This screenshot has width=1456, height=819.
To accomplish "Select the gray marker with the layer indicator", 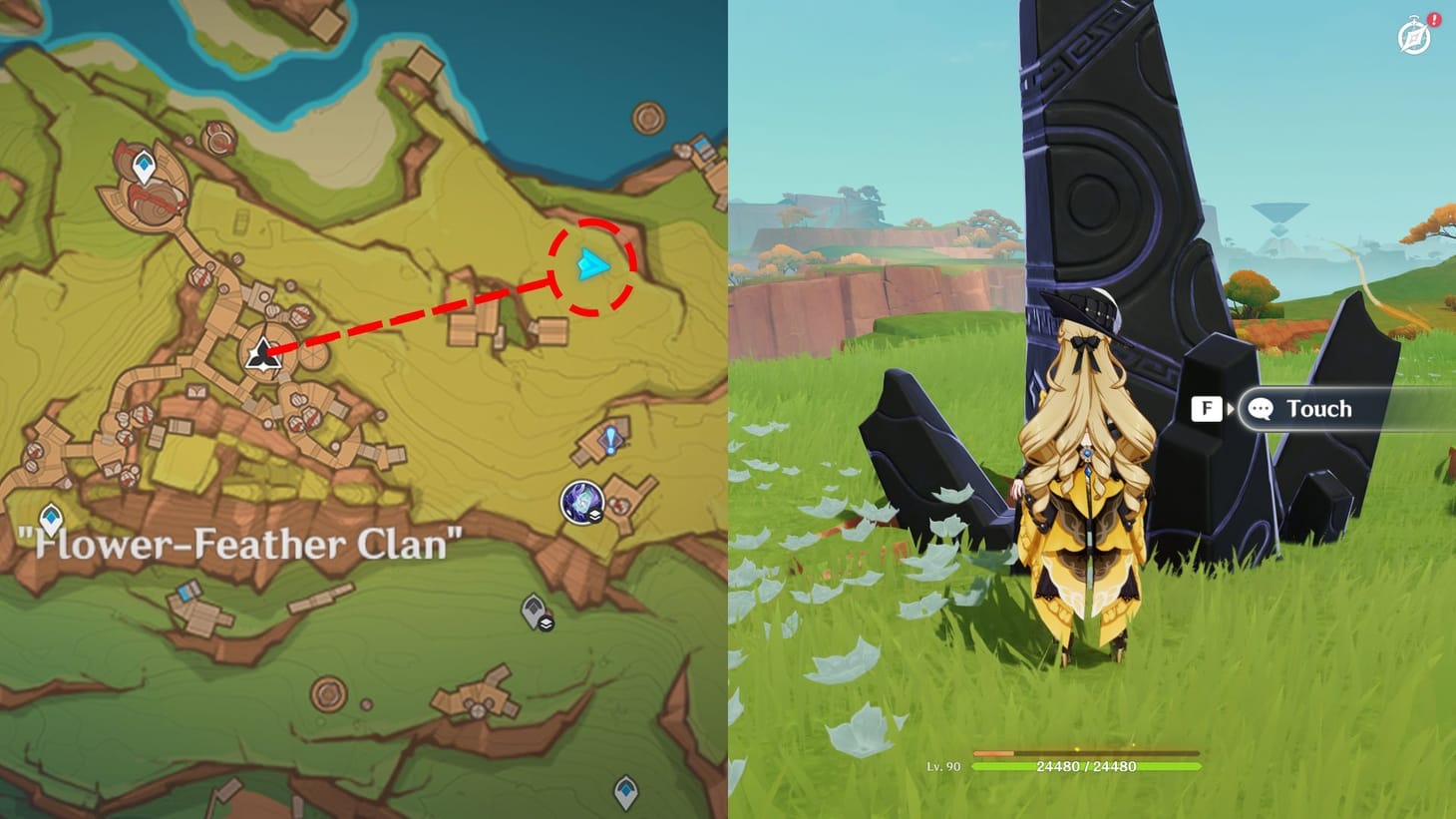I will tap(532, 611).
